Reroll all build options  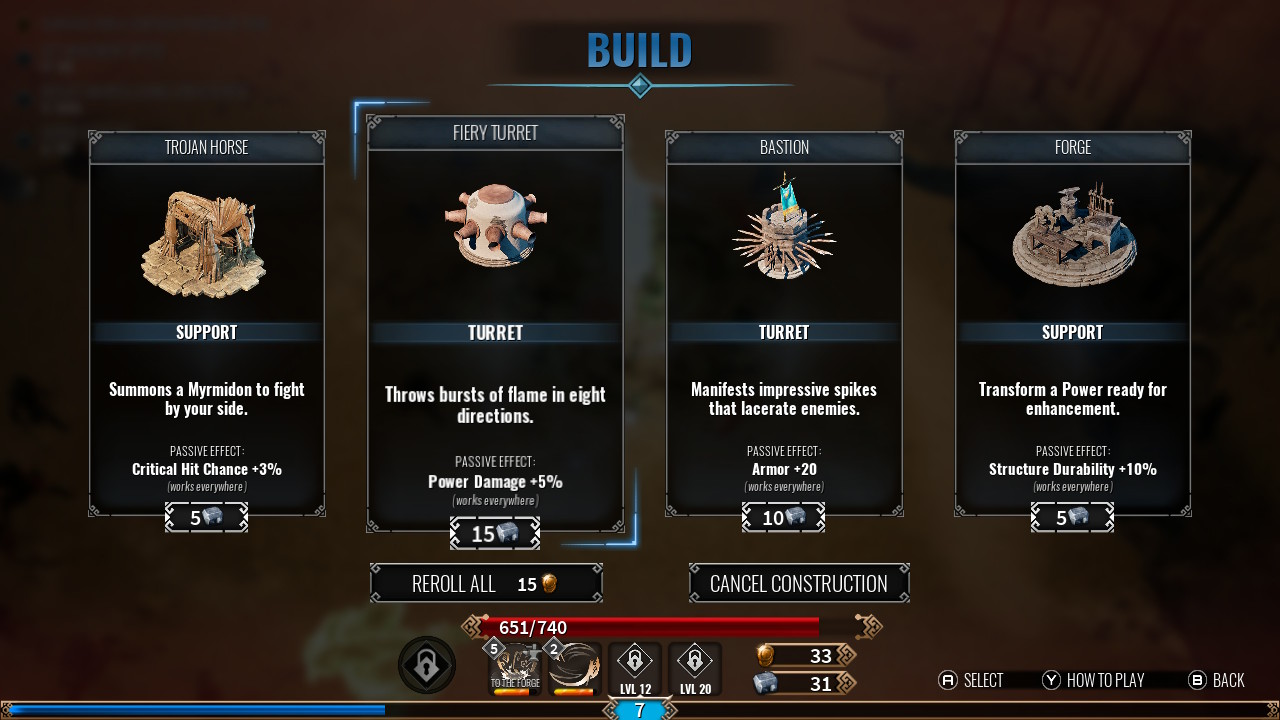click(x=486, y=583)
